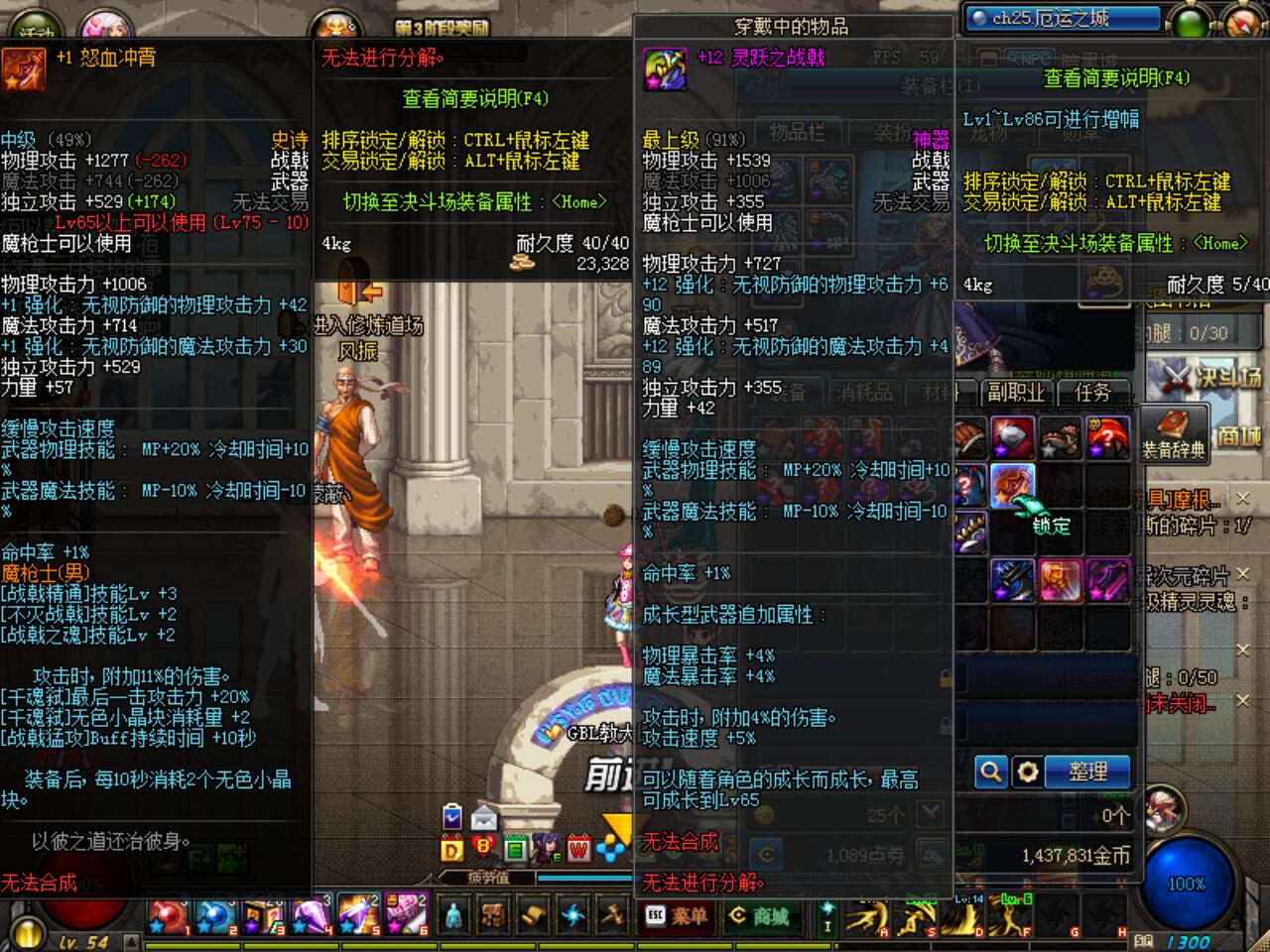Select the equipped 灵跃之战戟 weapon thumbnail
This screenshot has height=952, width=1270.
(664, 69)
